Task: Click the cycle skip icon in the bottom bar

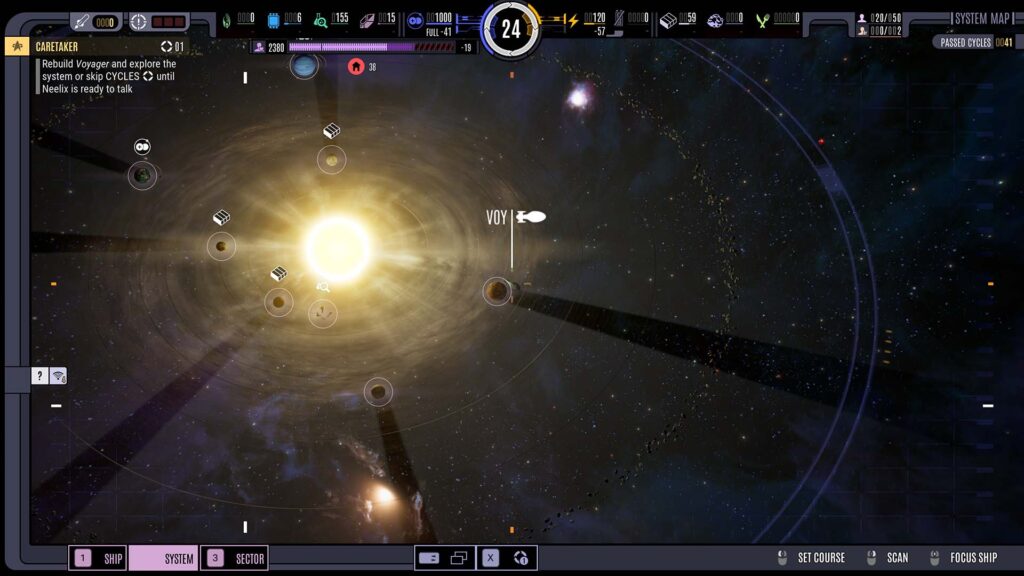Action: pyautogui.click(x=521, y=558)
